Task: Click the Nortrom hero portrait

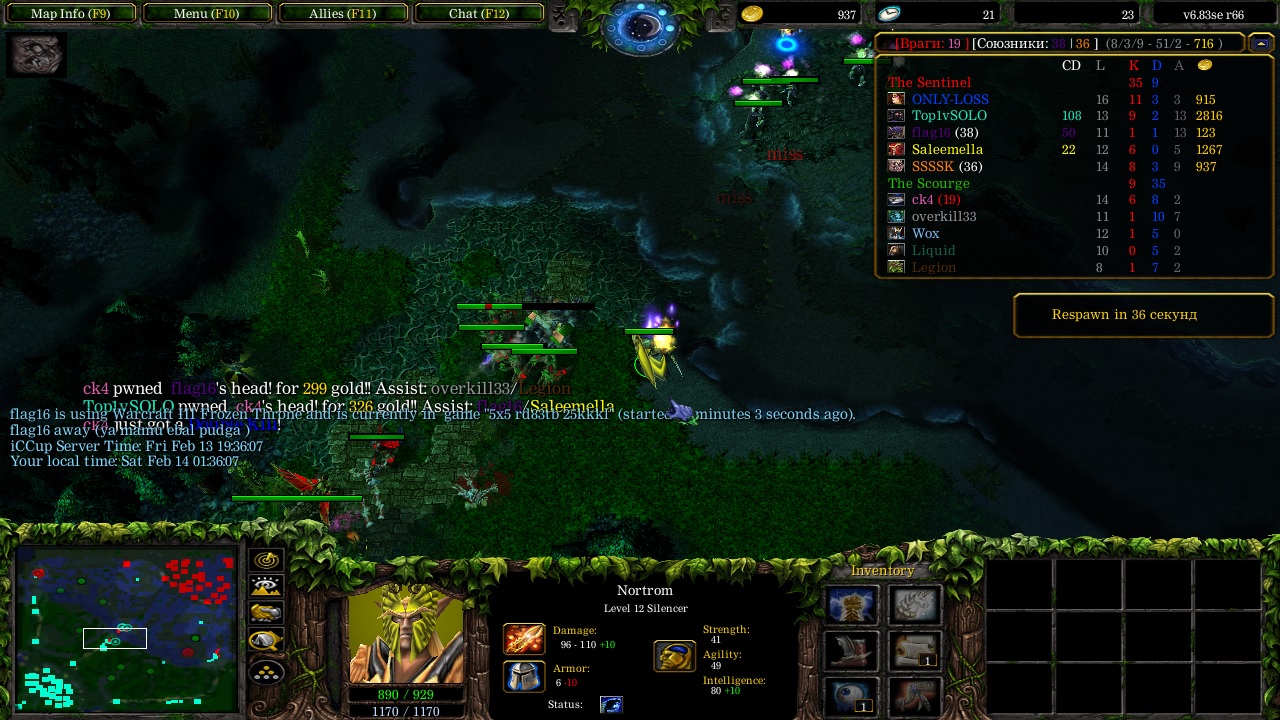Action: 406,634
